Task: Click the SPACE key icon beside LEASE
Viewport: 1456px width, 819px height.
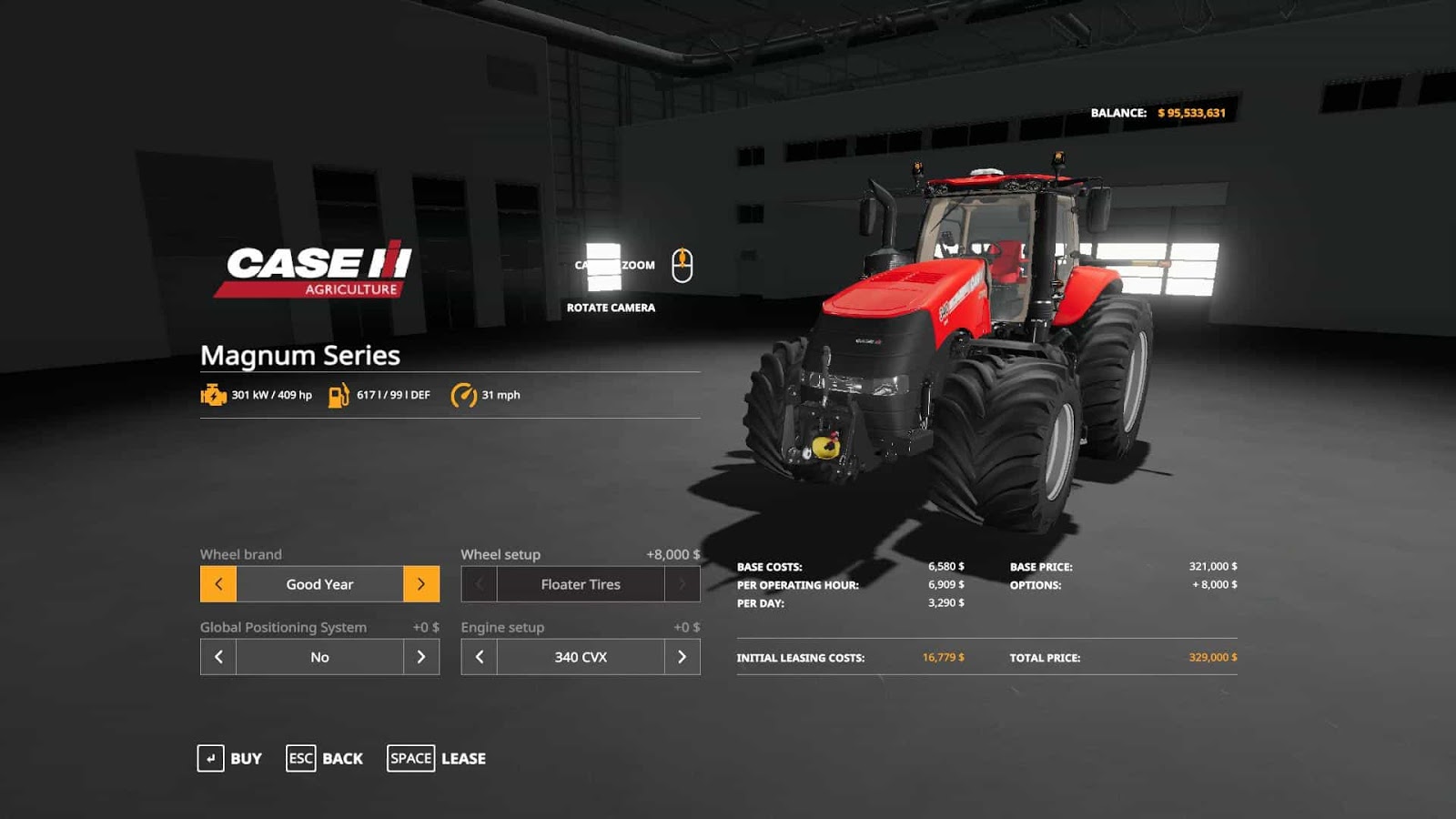Action: tap(410, 758)
